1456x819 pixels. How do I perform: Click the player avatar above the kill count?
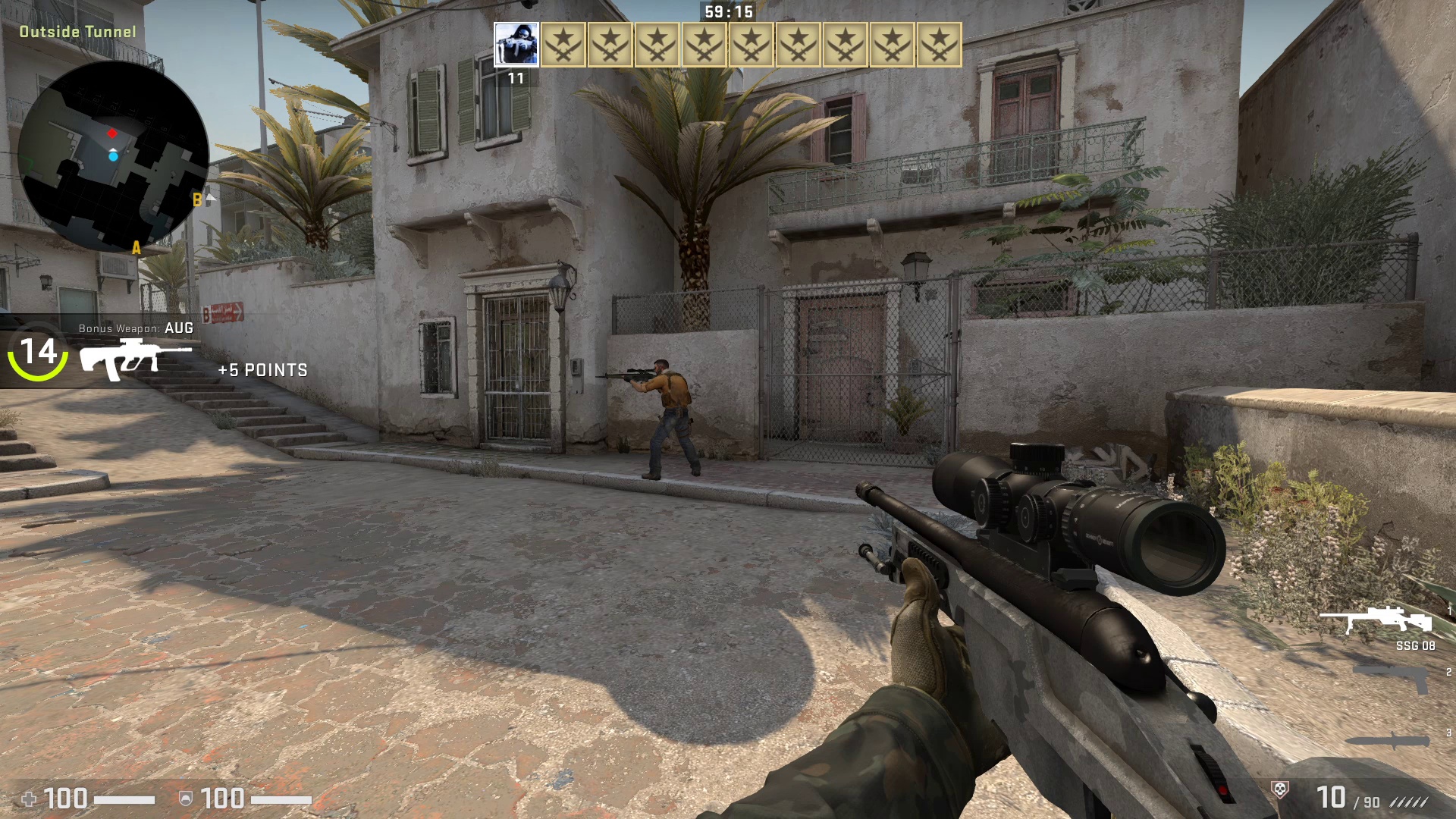pyautogui.click(x=516, y=45)
